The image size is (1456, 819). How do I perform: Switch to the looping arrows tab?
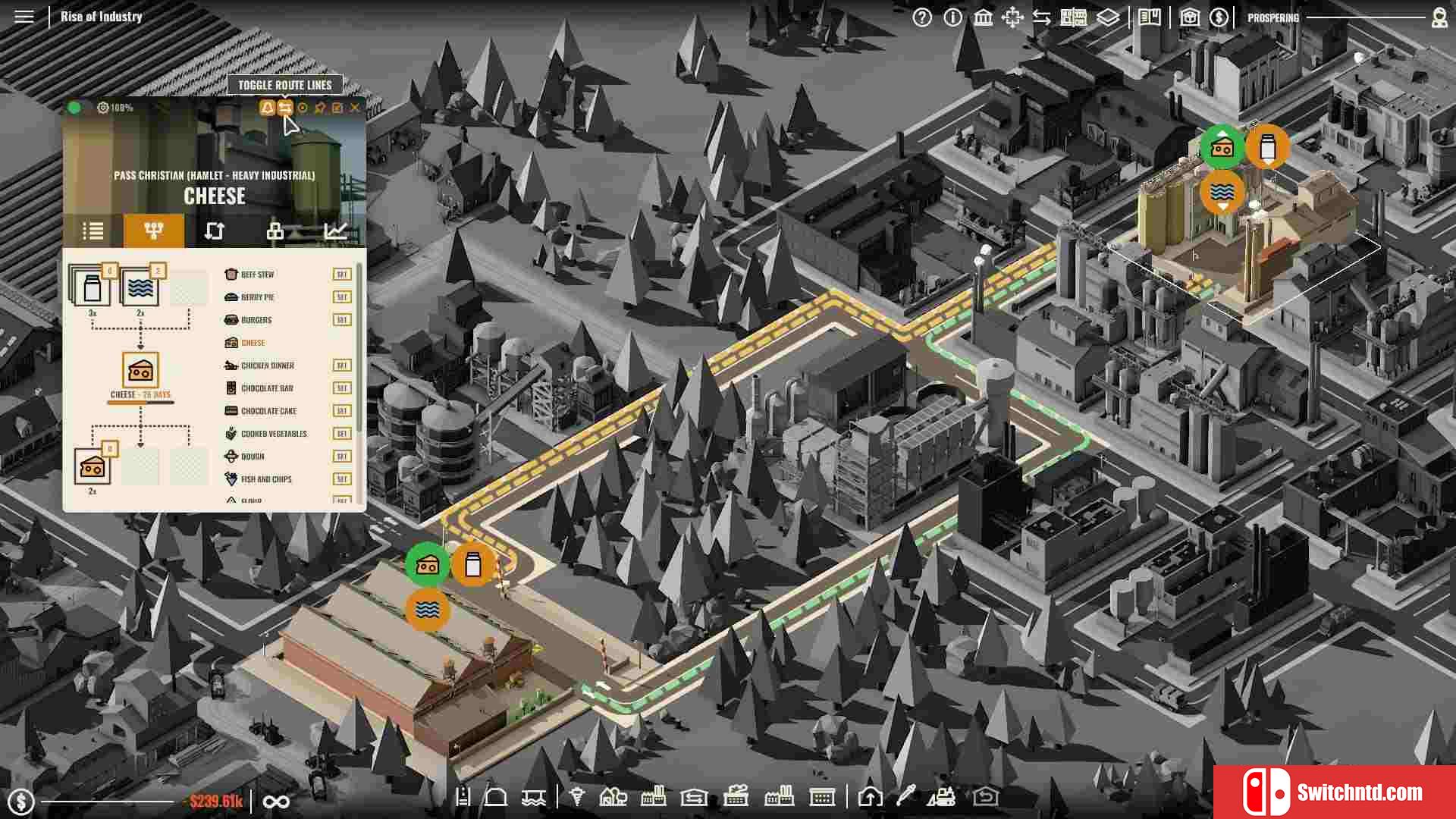click(215, 231)
